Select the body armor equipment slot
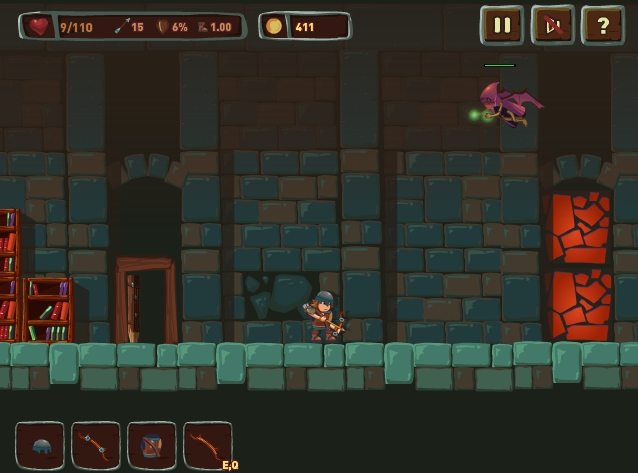 152,446
